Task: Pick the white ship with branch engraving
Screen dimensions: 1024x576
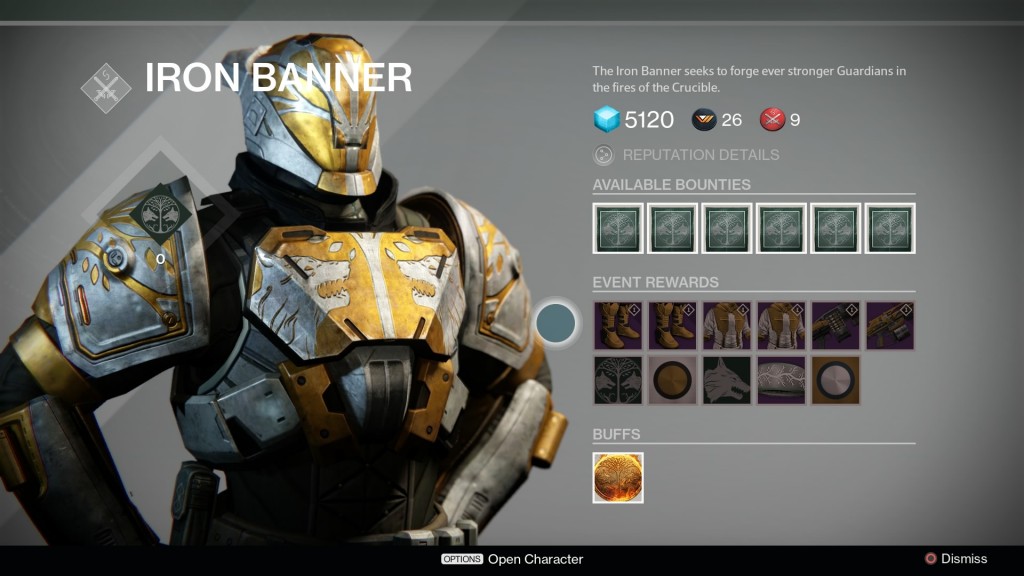Action: pyautogui.click(x=781, y=380)
